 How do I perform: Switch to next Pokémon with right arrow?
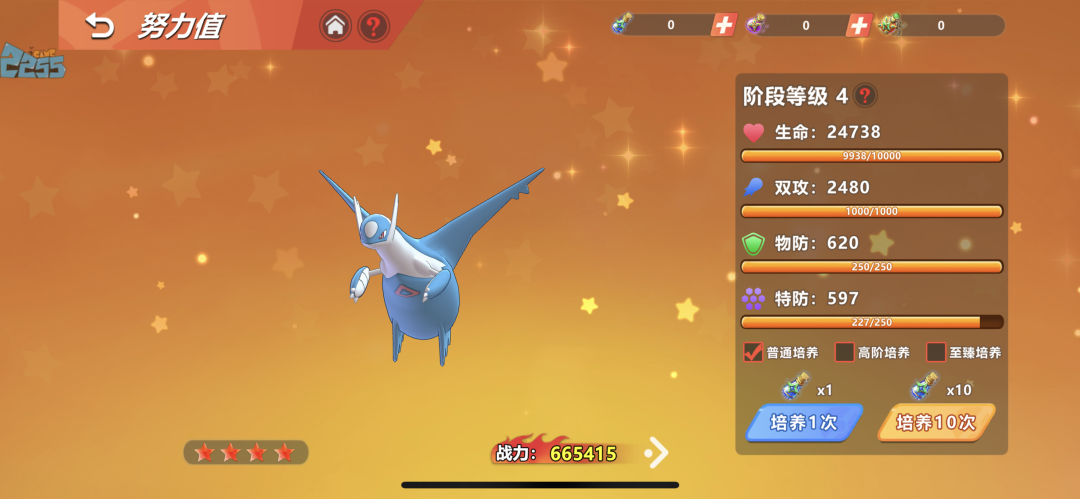(657, 453)
